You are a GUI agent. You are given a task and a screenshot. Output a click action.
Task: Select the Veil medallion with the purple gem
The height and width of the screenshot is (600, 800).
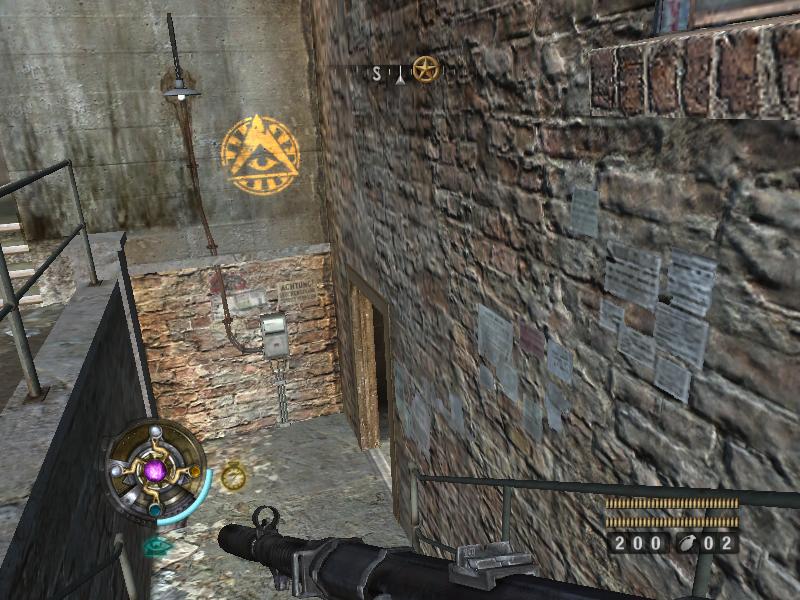pyautogui.click(x=155, y=469)
